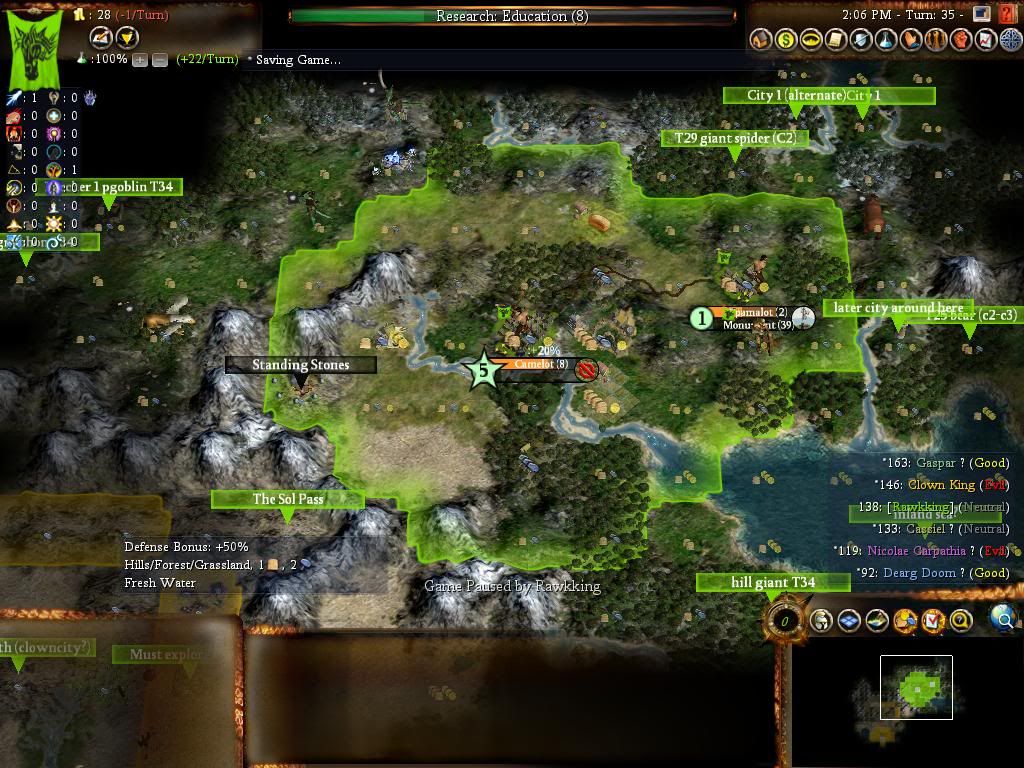The height and width of the screenshot is (768, 1024).
Task: Open the Domestic Advisor house icon
Action: (x=761, y=40)
